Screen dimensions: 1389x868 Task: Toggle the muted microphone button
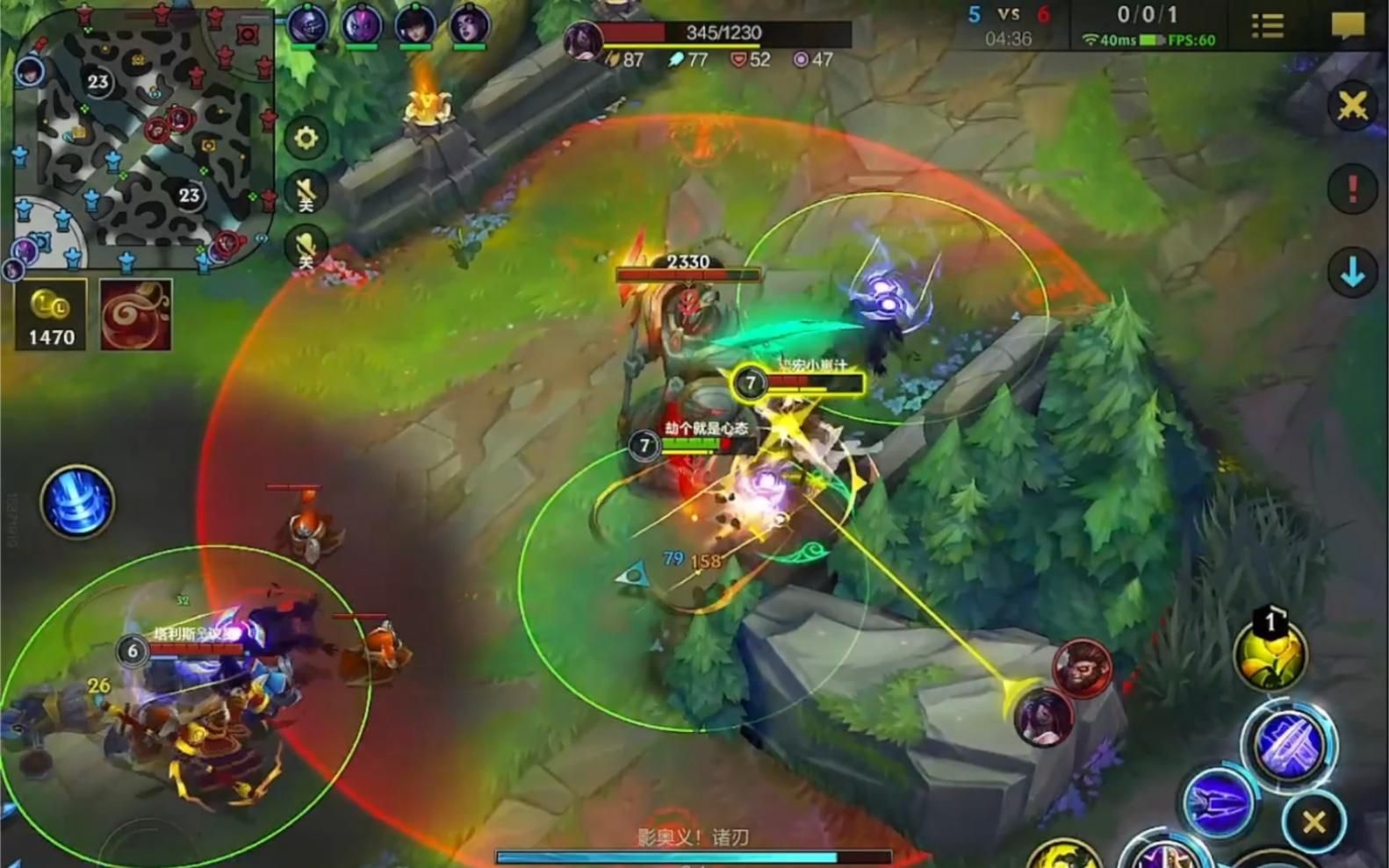[x=306, y=247]
